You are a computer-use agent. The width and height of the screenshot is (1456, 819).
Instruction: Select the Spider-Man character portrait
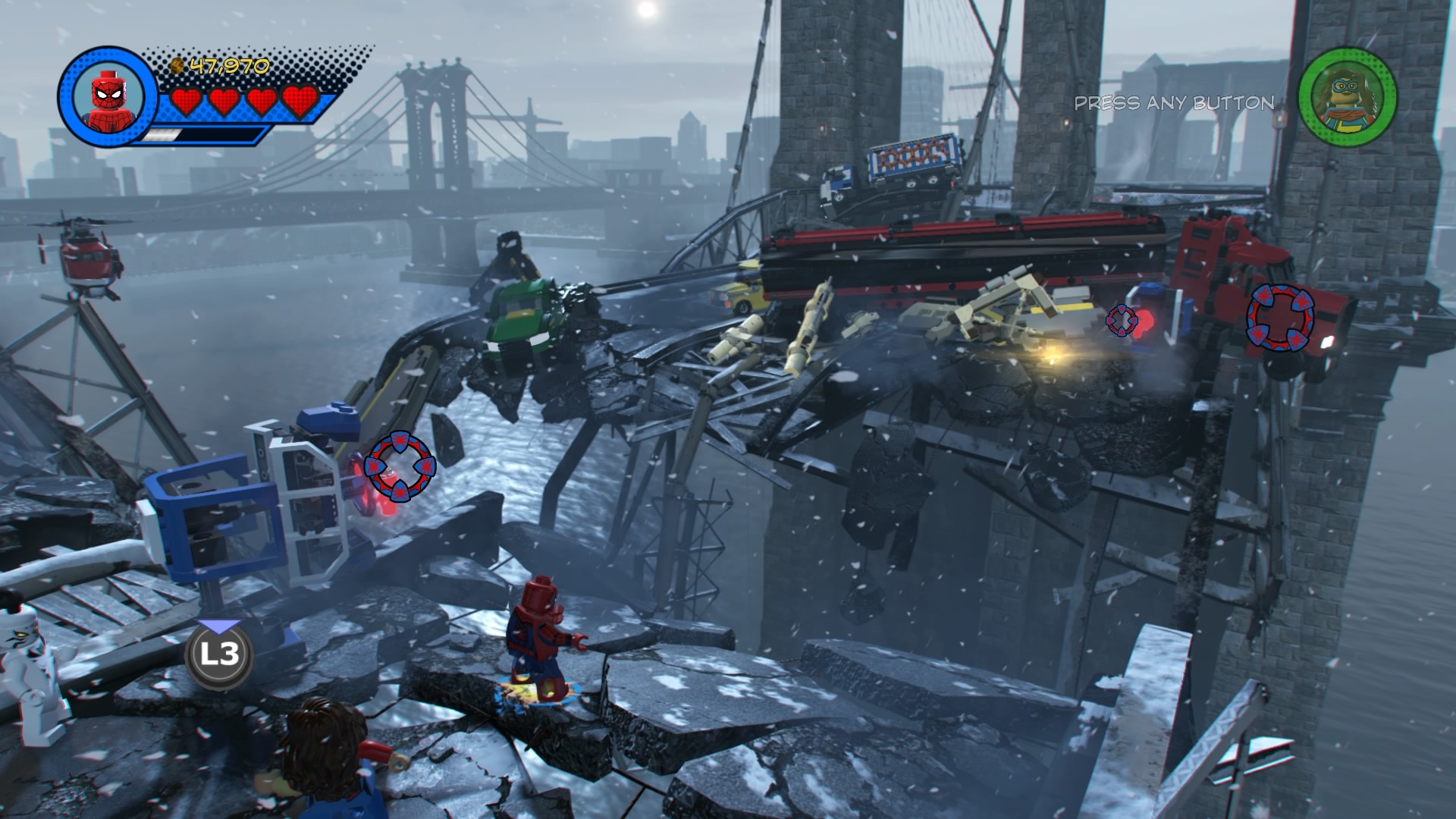click(107, 96)
